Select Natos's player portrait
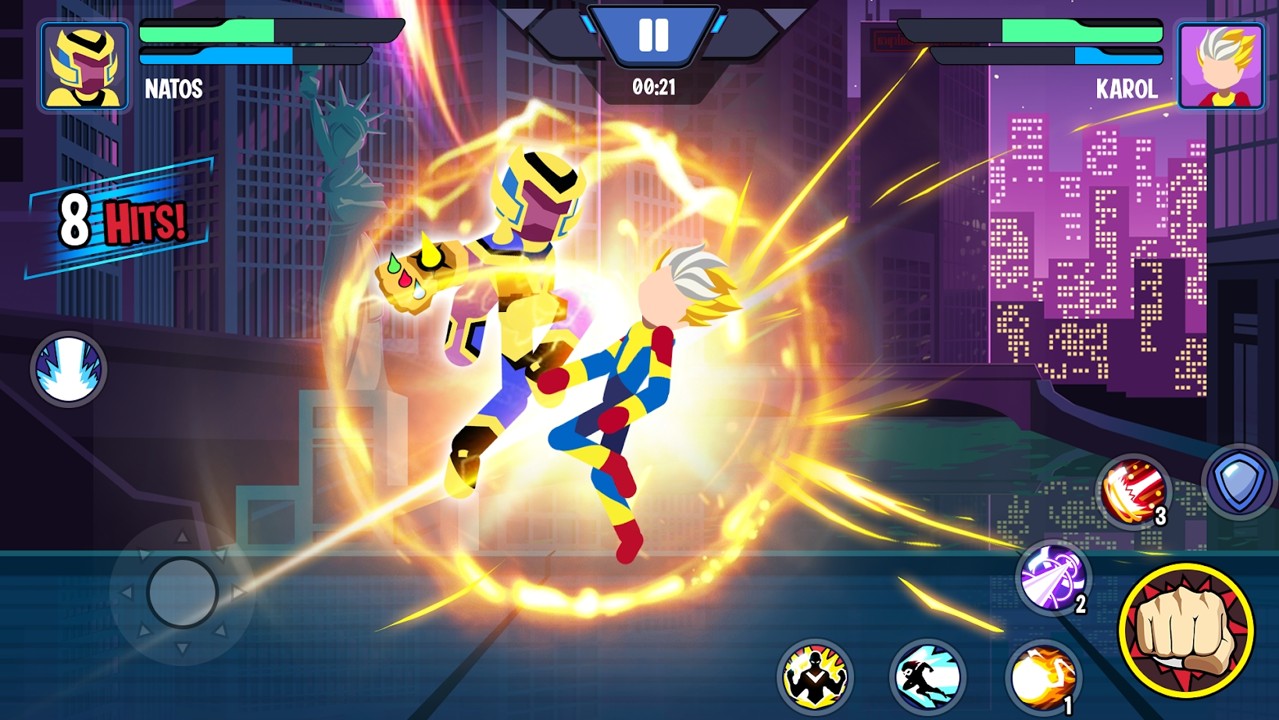 coord(85,66)
